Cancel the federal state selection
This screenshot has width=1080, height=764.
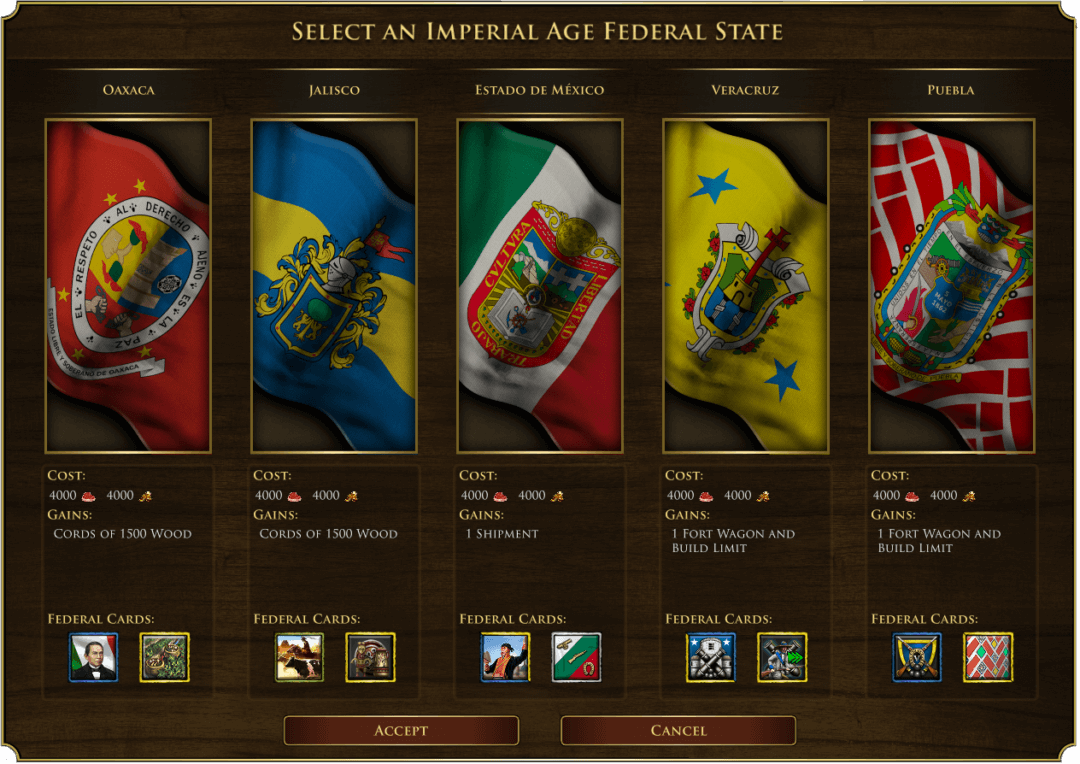coord(678,730)
